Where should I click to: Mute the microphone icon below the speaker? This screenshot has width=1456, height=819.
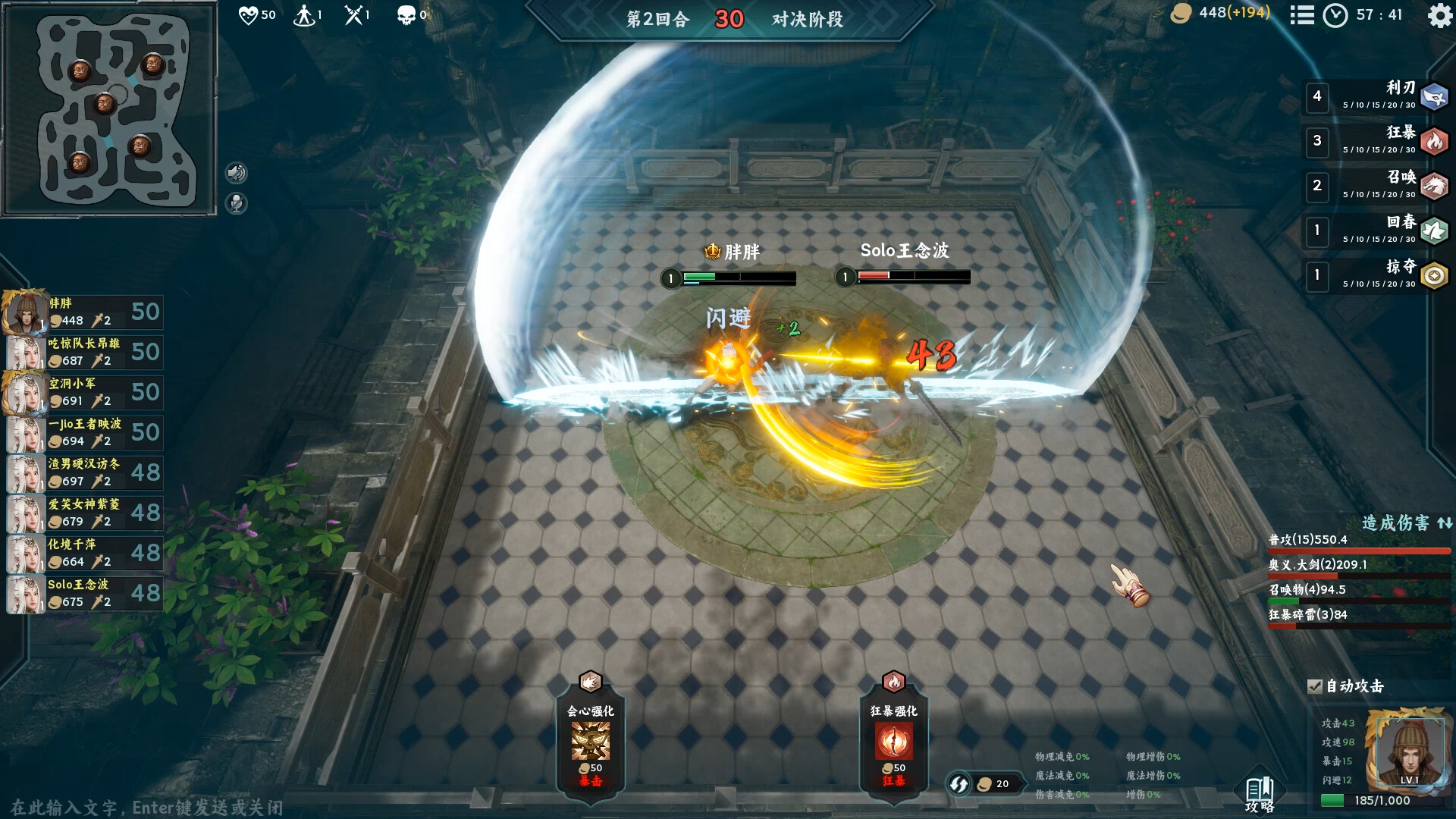(237, 202)
